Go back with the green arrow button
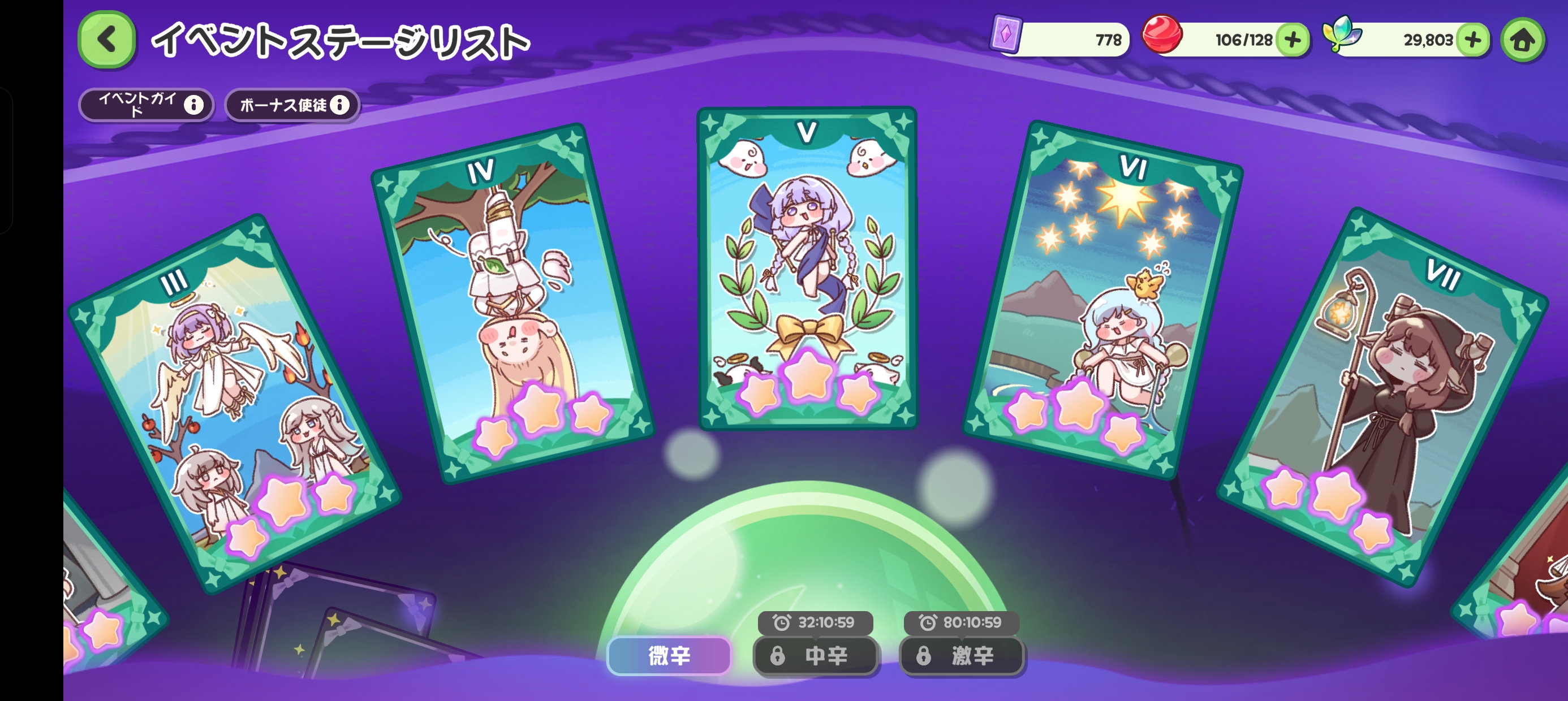 106,40
